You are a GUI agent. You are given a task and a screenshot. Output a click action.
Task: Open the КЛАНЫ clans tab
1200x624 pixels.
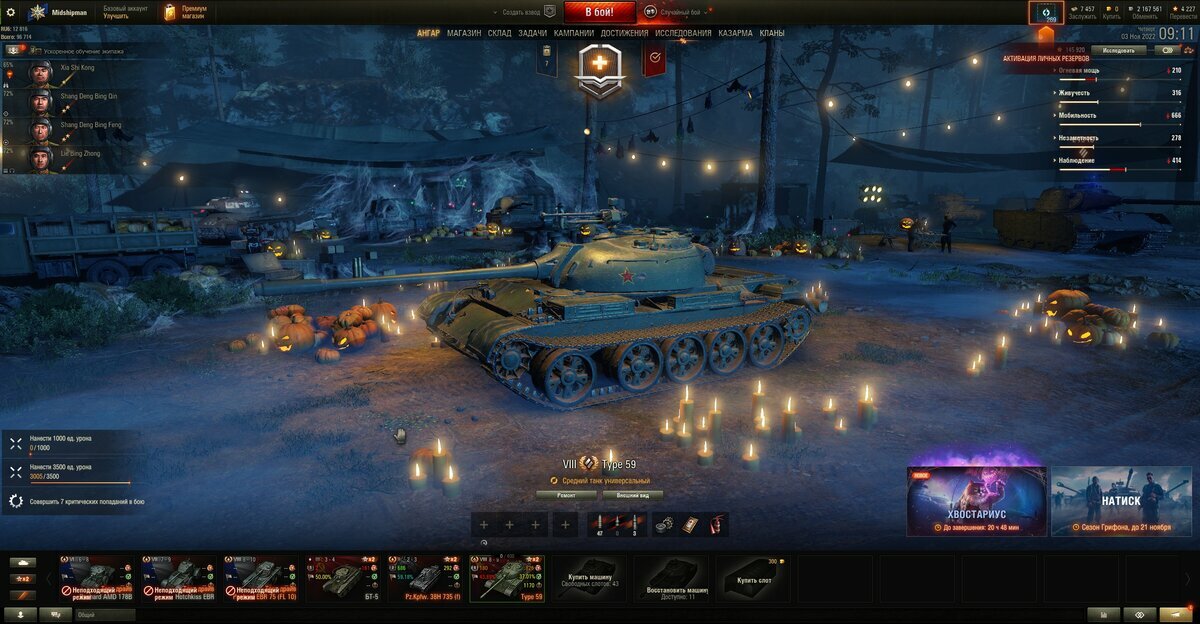pyautogui.click(x=772, y=33)
